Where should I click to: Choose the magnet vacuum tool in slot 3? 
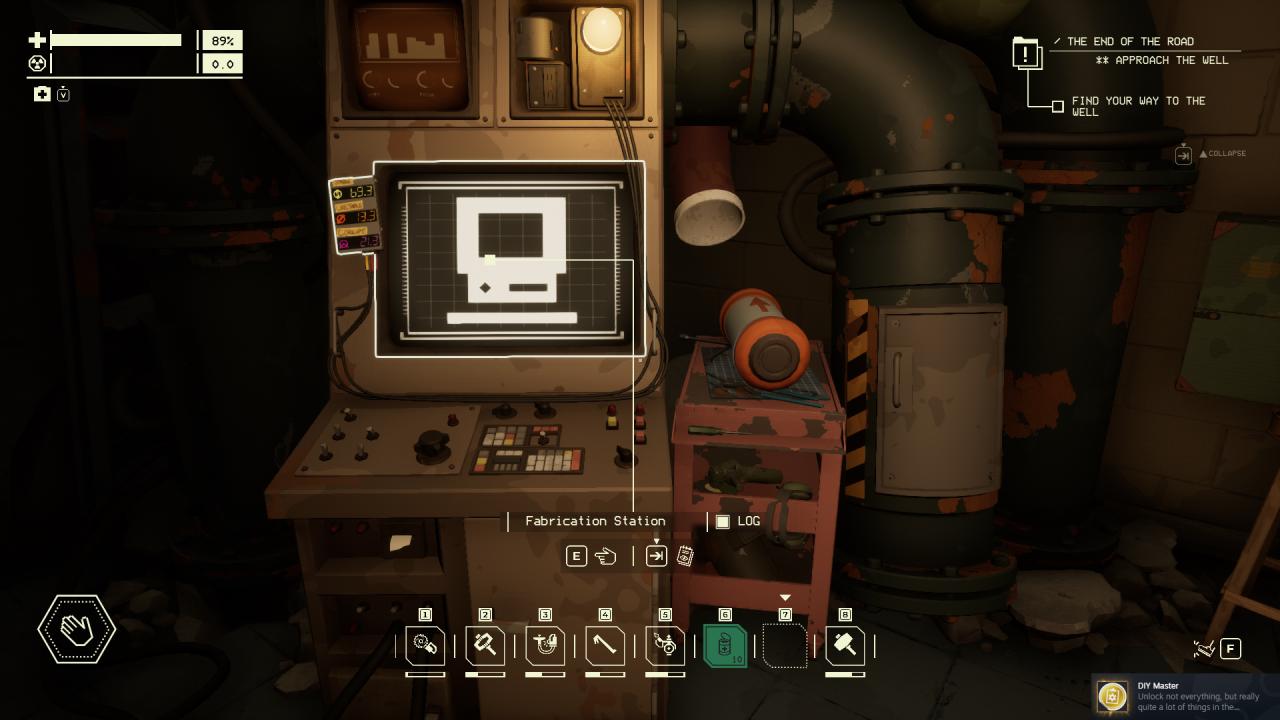(x=545, y=646)
